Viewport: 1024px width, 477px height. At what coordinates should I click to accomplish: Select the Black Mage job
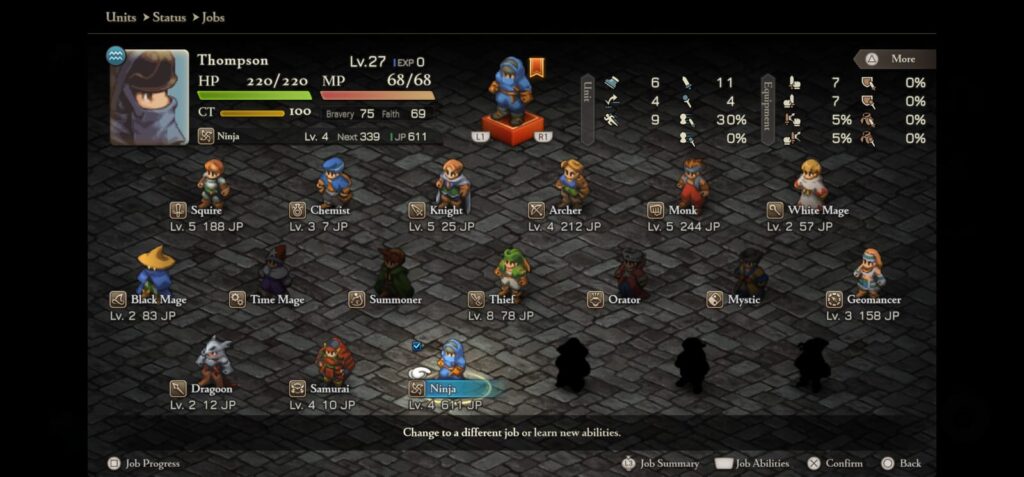pos(155,273)
